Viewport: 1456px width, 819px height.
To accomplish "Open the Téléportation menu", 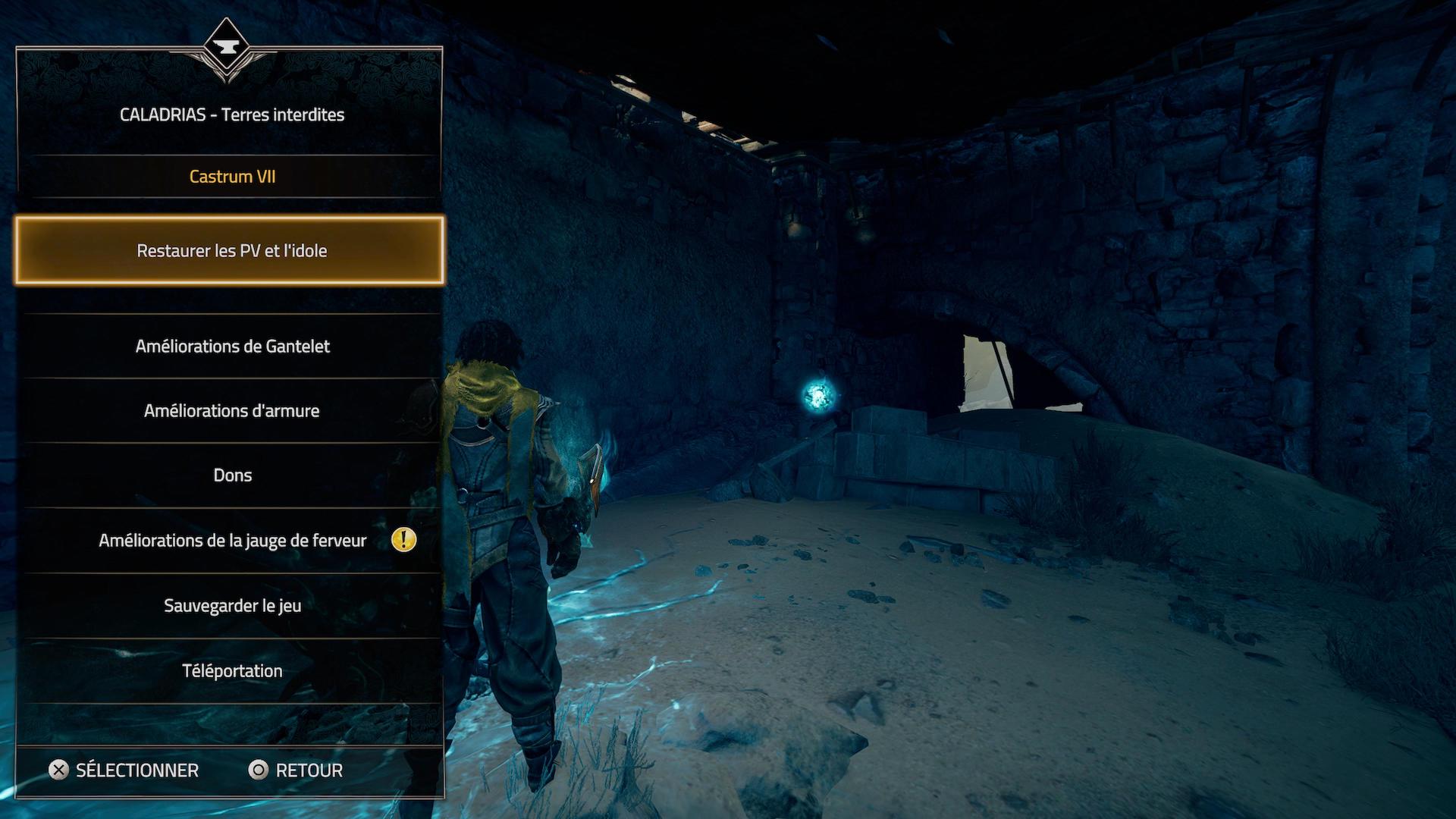I will coord(232,671).
